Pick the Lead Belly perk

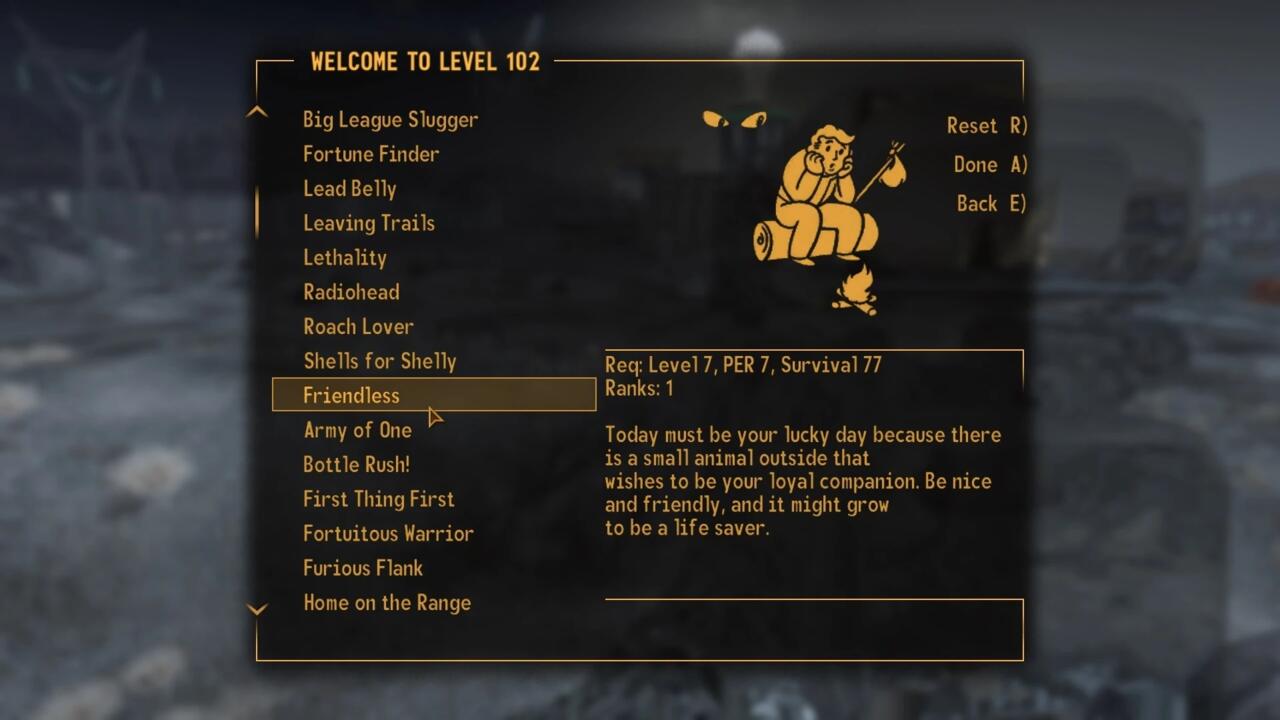350,189
